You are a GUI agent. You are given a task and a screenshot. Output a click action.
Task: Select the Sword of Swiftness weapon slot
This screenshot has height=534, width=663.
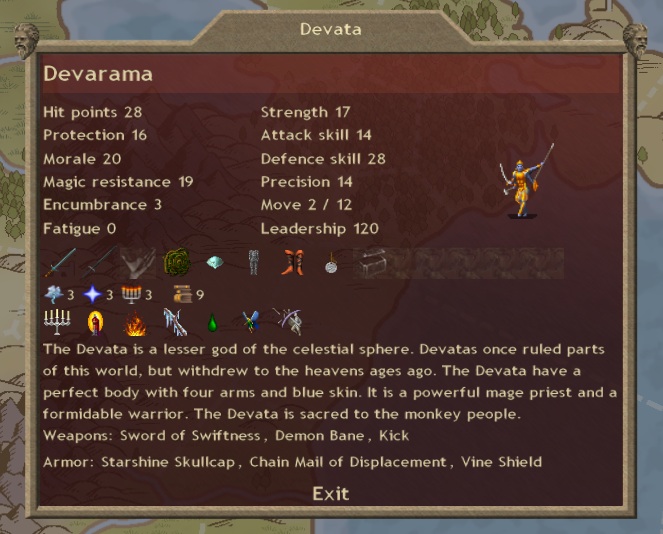(x=60, y=263)
